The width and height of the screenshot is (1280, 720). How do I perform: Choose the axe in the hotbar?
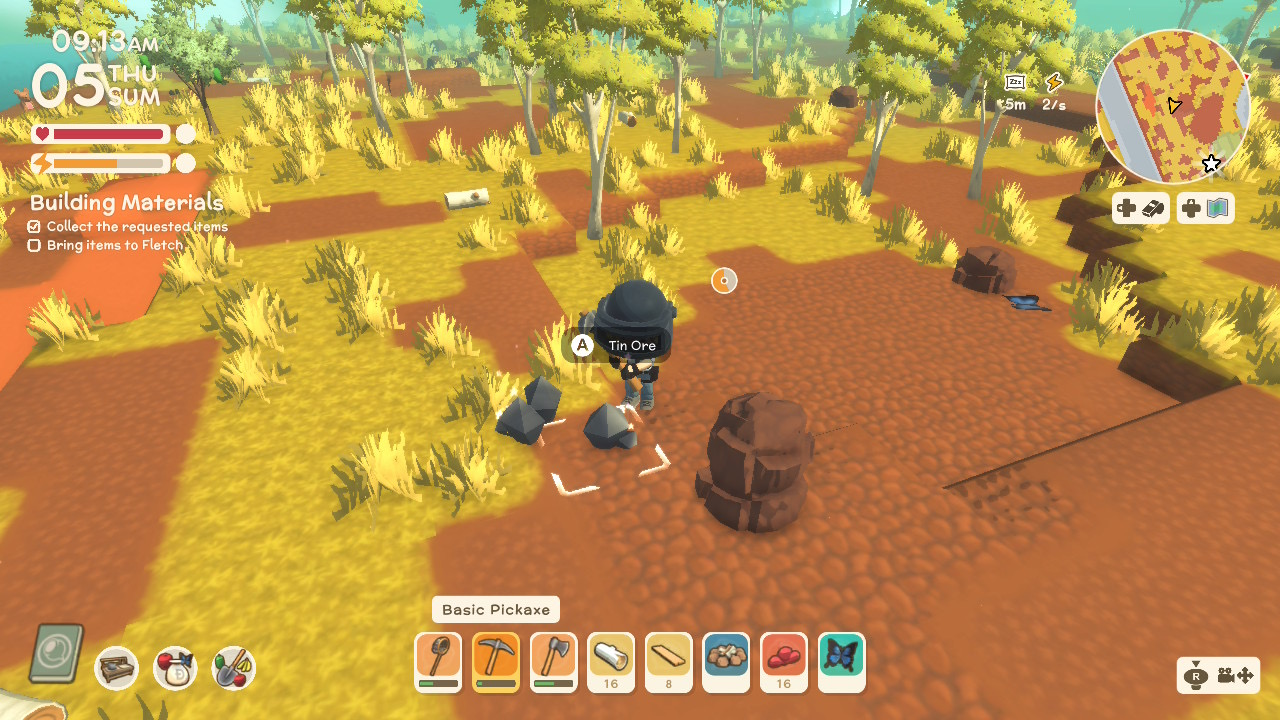554,661
